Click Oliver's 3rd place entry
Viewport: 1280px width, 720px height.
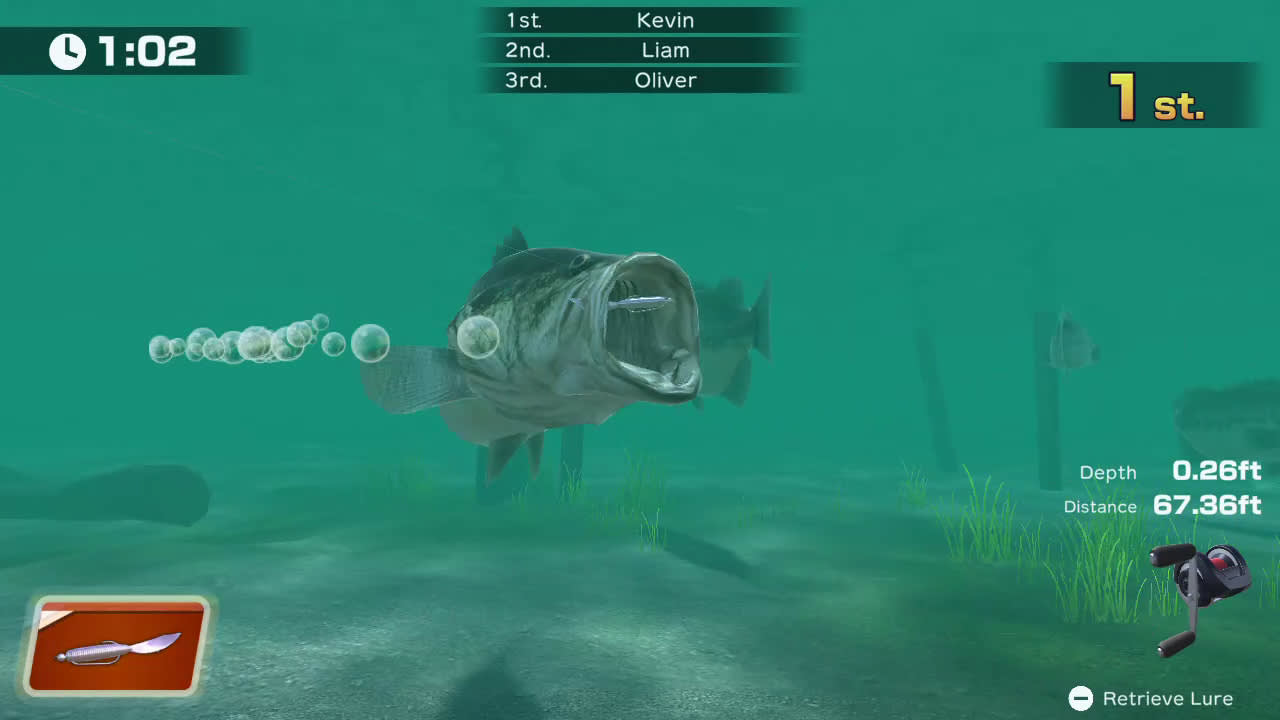coord(665,81)
